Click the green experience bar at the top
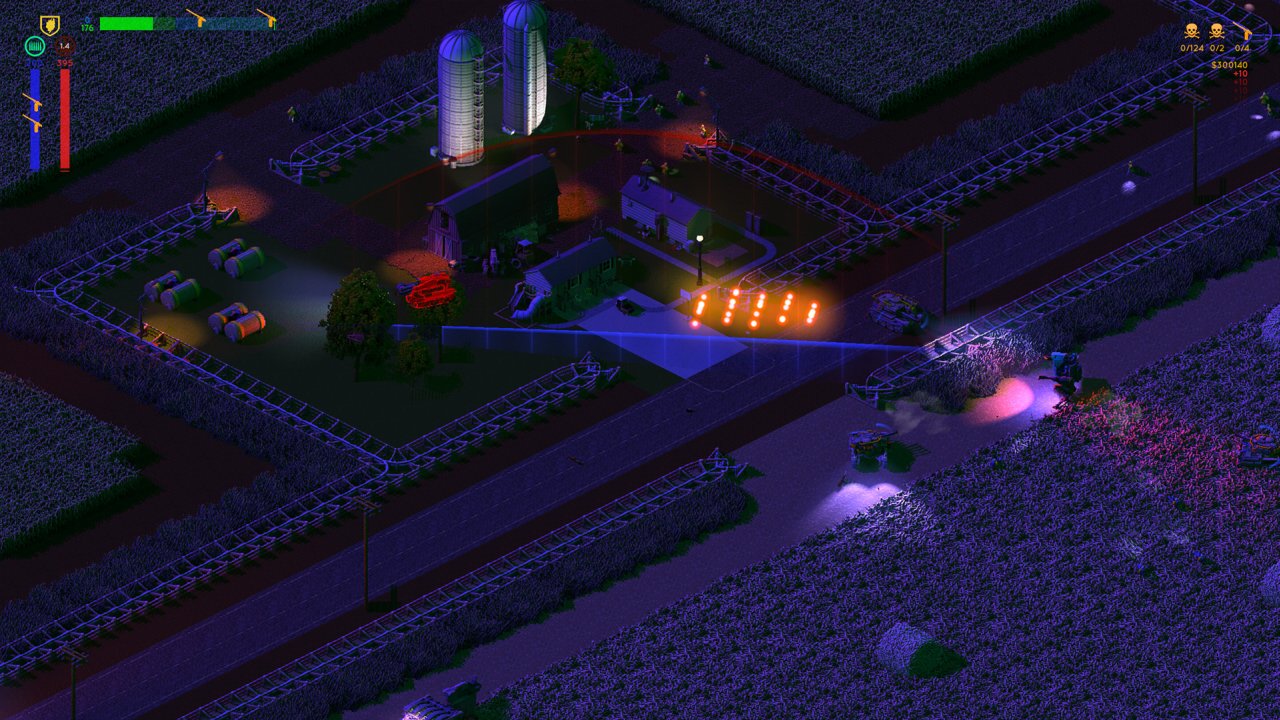Screen dimensions: 1280x720 click(x=127, y=23)
